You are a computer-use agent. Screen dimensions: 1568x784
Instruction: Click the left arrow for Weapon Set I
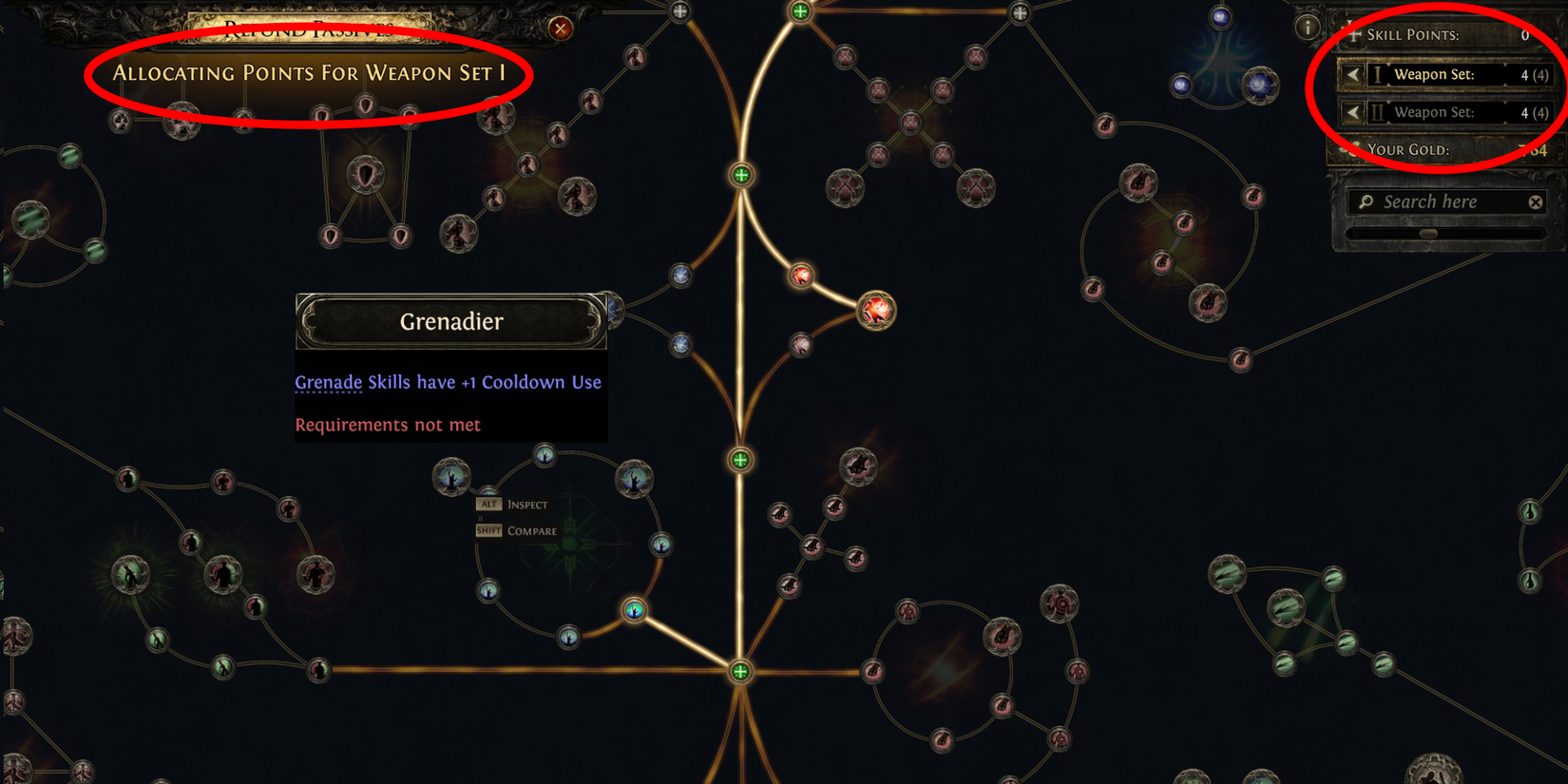coord(1353,74)
